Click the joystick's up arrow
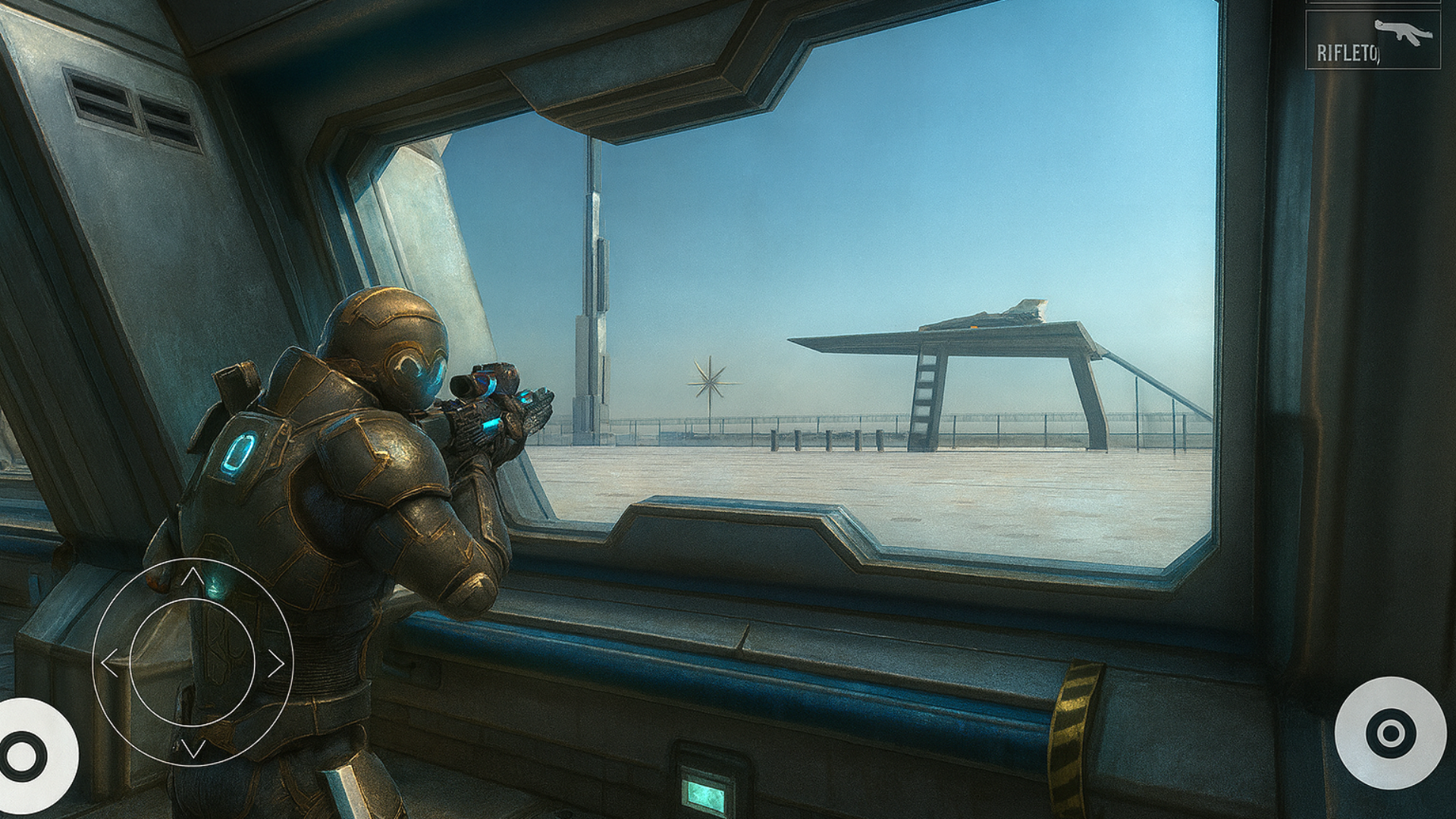The image size is (1456, 819). tap(193, 577)
